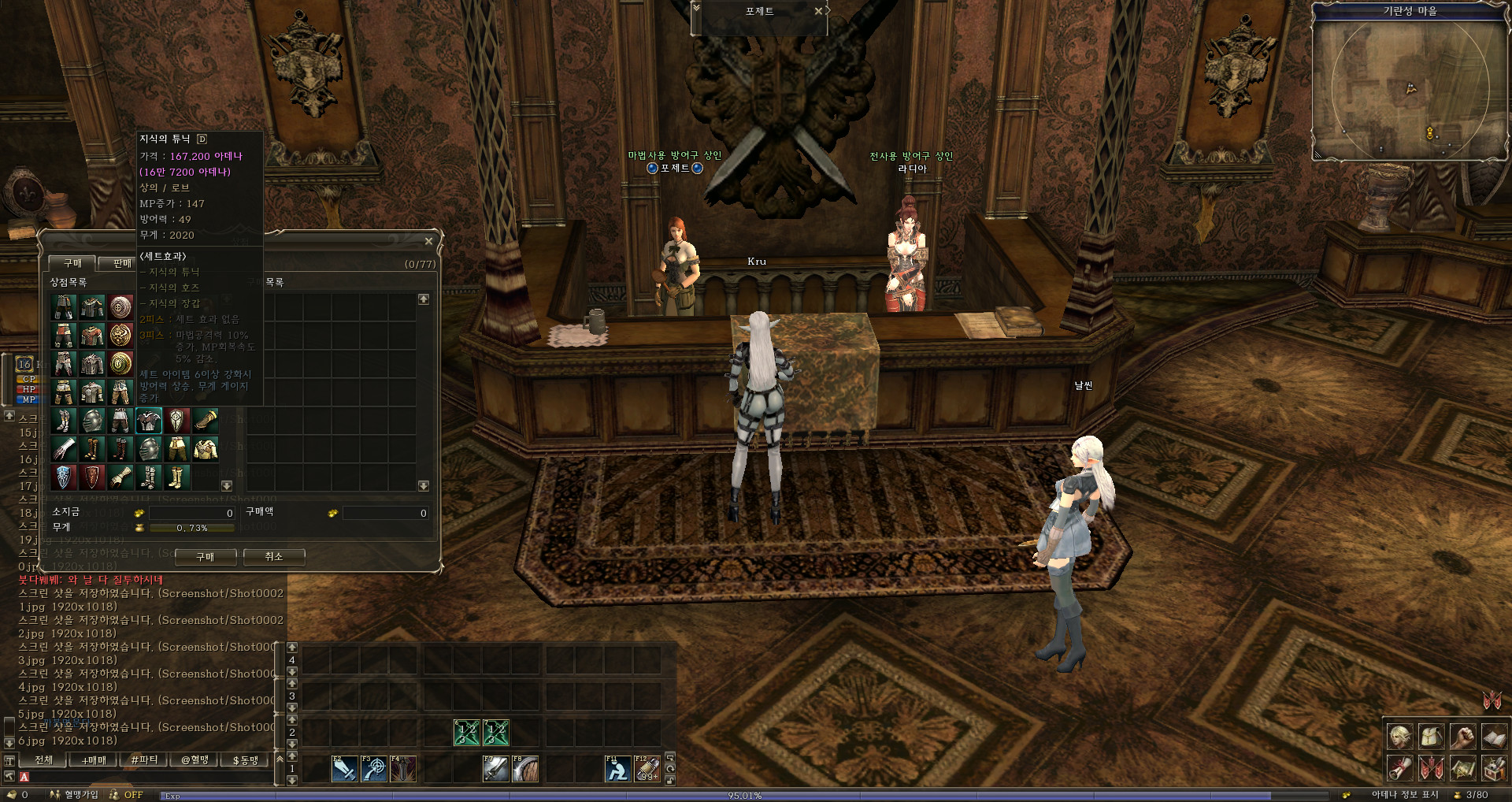Image resolution: width=1512 pixels, height=802 pixels.
Task: Select the highlighted Tunic of Knowledge shop item
Action: pyautogui.click(x=148, y=421)
